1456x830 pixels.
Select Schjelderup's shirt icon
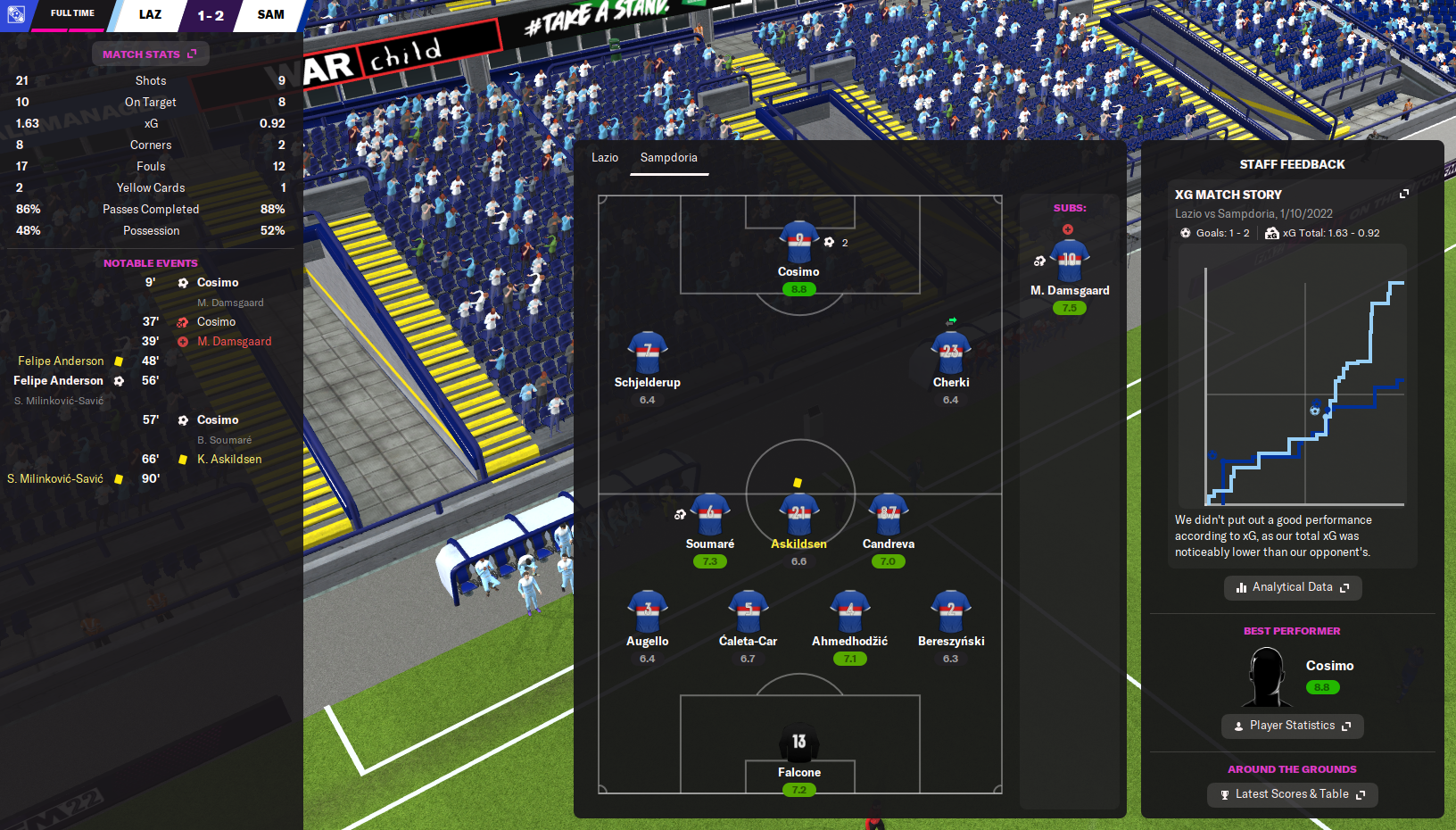pos(647,353)
